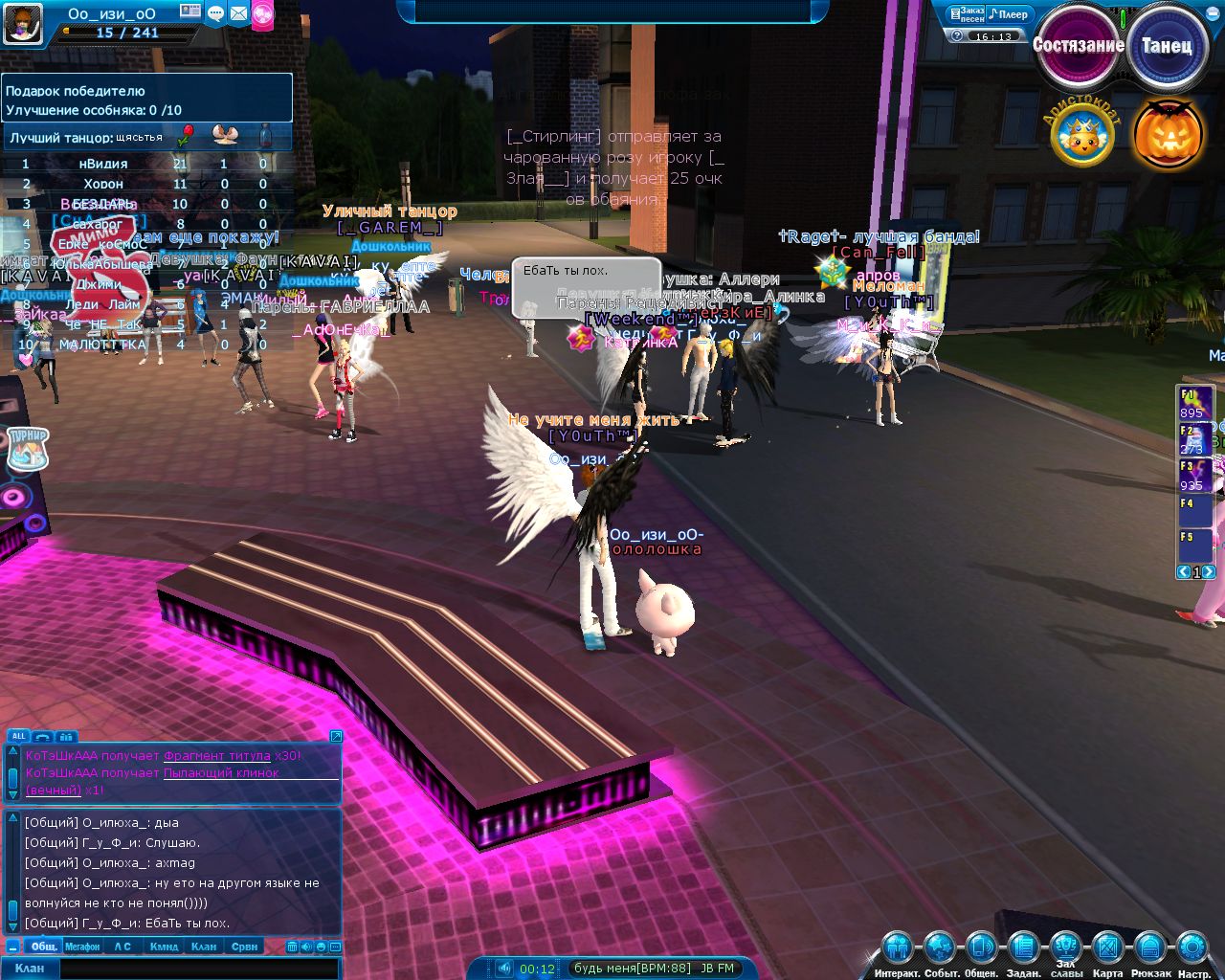The height and width of the screenshot is (980, 1225).
Task: Open the Общен. communication menu
Action: pyautogui.click(x=981, y=949)
